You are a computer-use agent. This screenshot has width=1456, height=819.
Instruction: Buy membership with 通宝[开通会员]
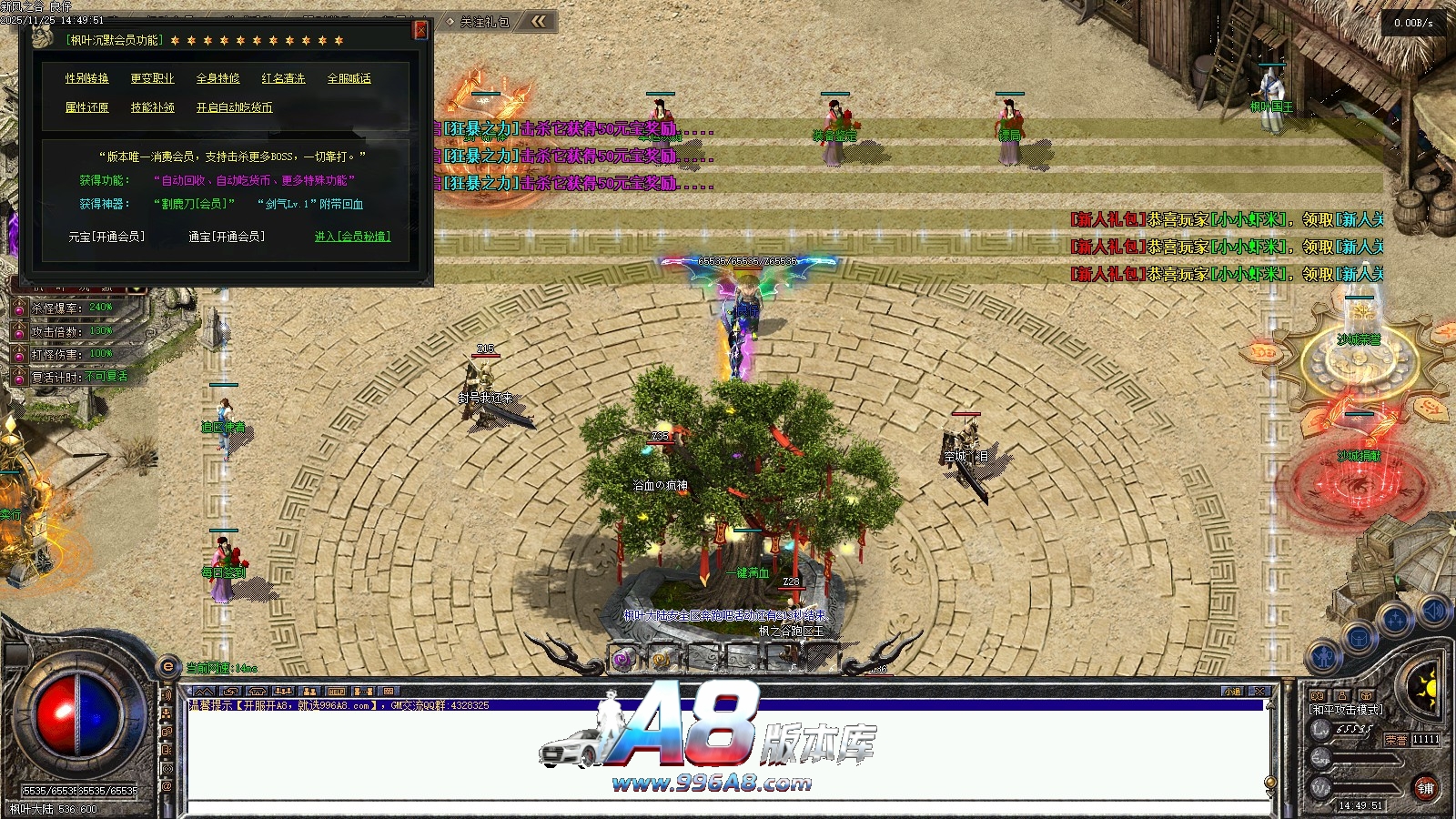tap(227, 237)
